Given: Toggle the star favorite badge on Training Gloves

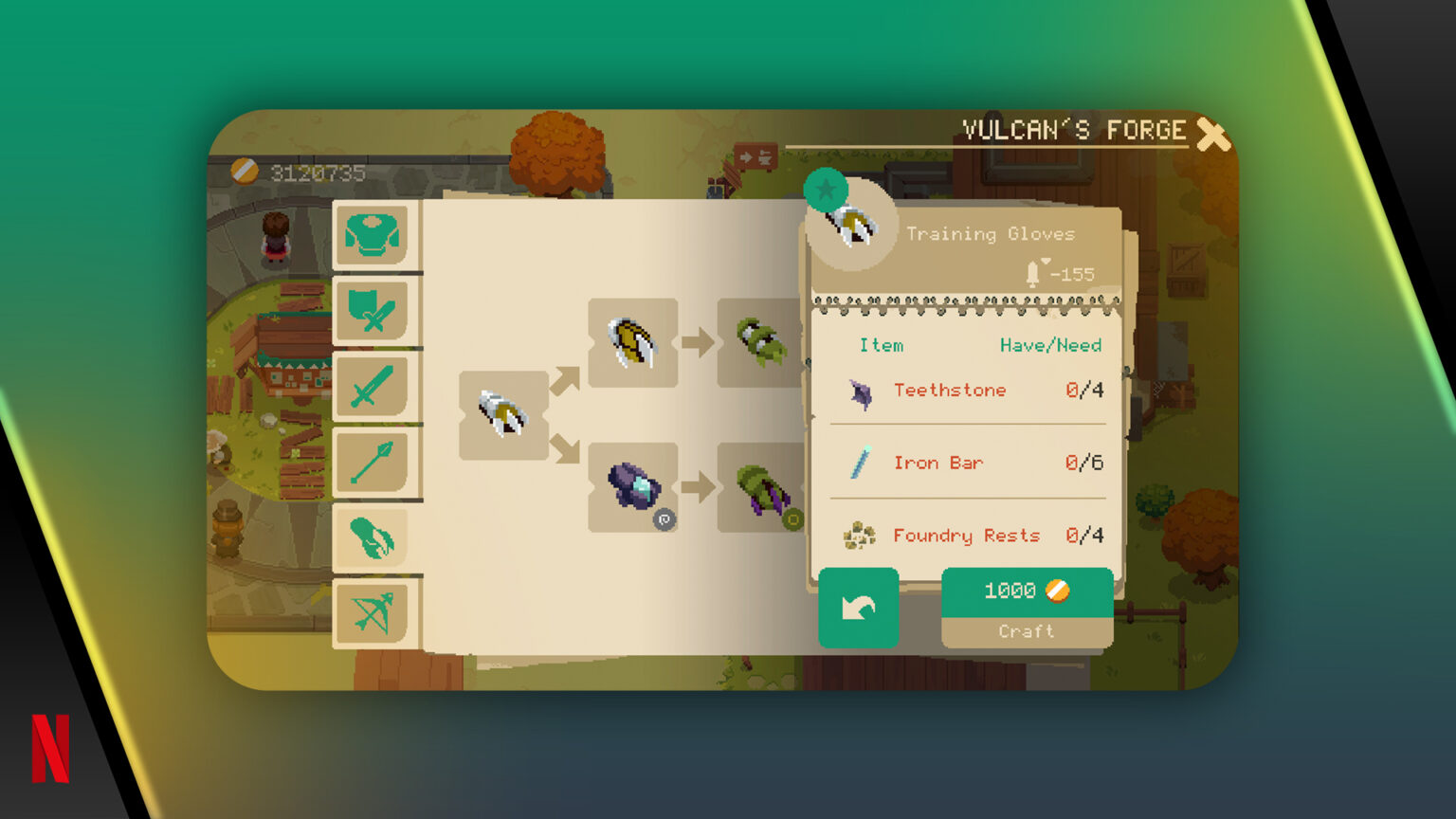Looking at the screenshot, I should point(826,189).
